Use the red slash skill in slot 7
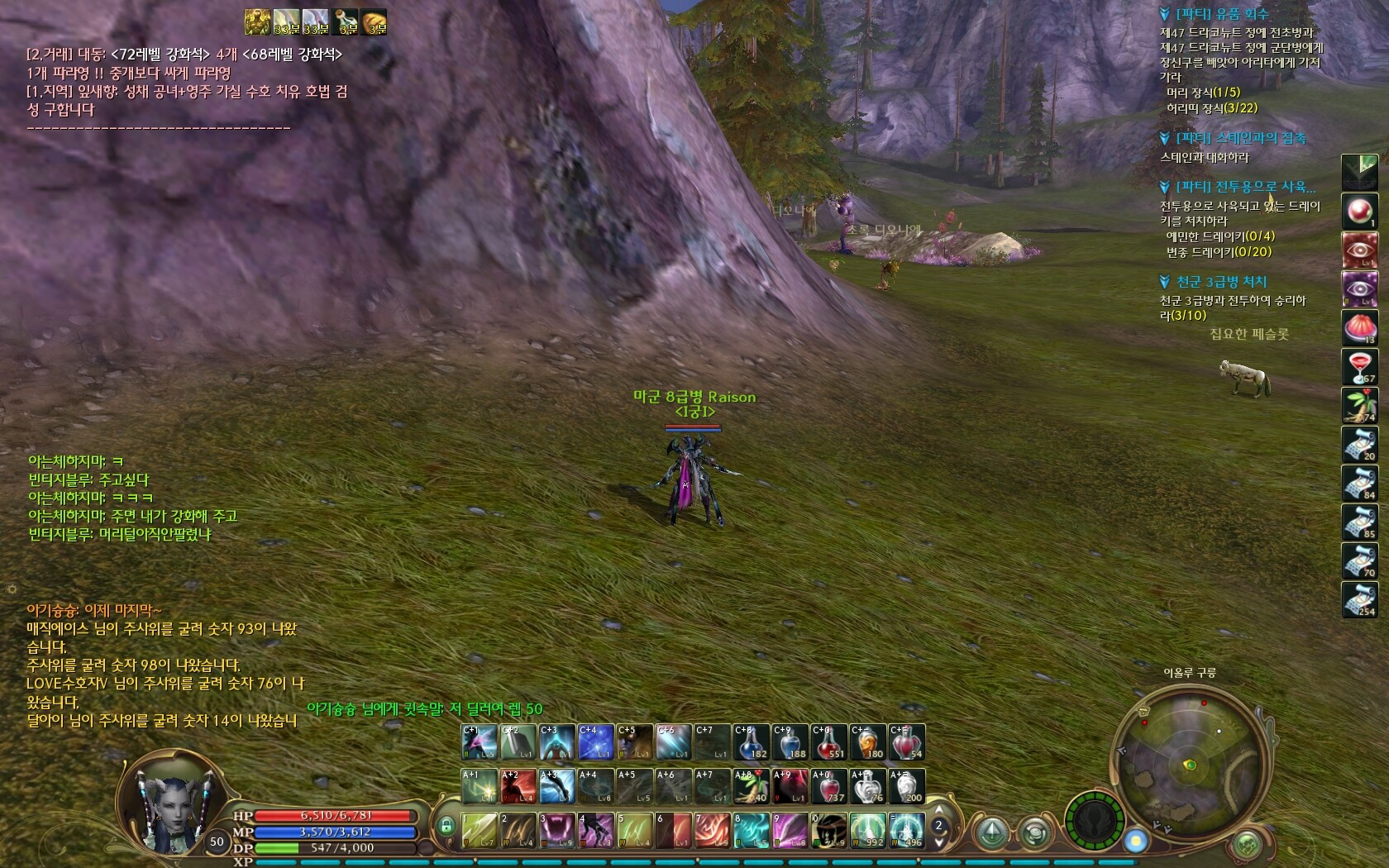 pyautogui.click(x=712, y=829)
